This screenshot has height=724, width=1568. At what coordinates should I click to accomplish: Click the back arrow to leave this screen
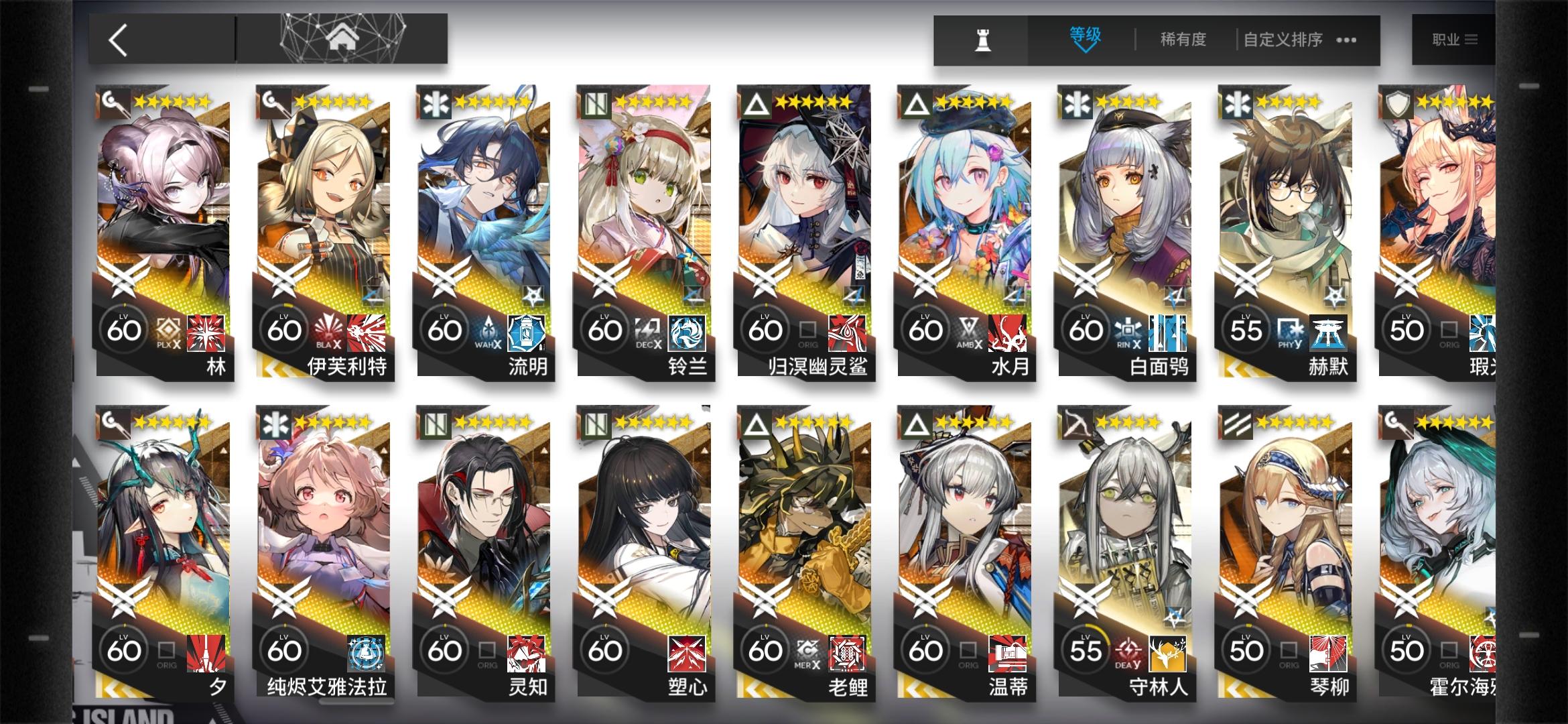coord(116,39)
